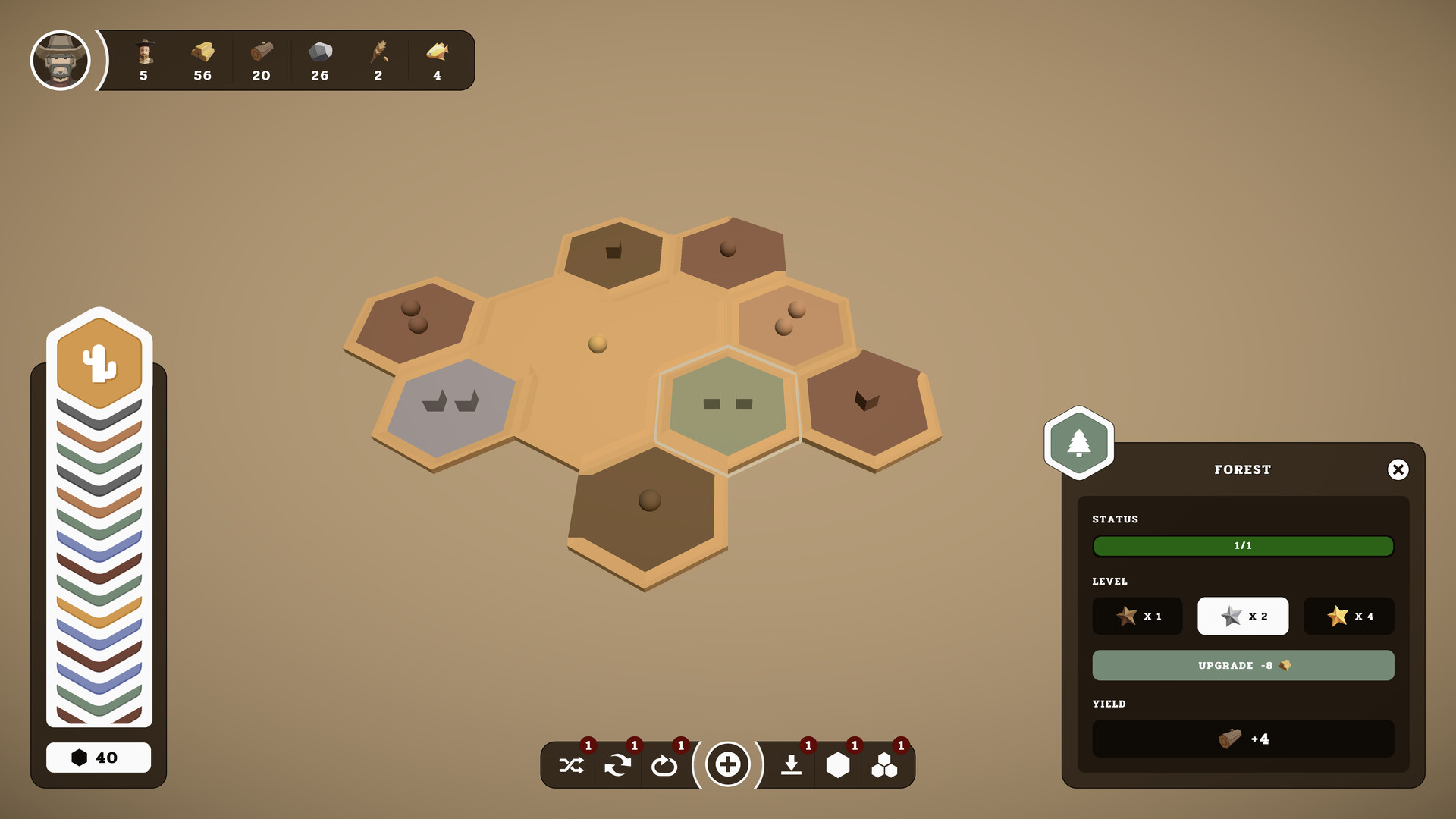Click the fish resource icon in the top bar
This screenshot has width=1456, height=819.
pyautogui.click(x=438, y=53)
